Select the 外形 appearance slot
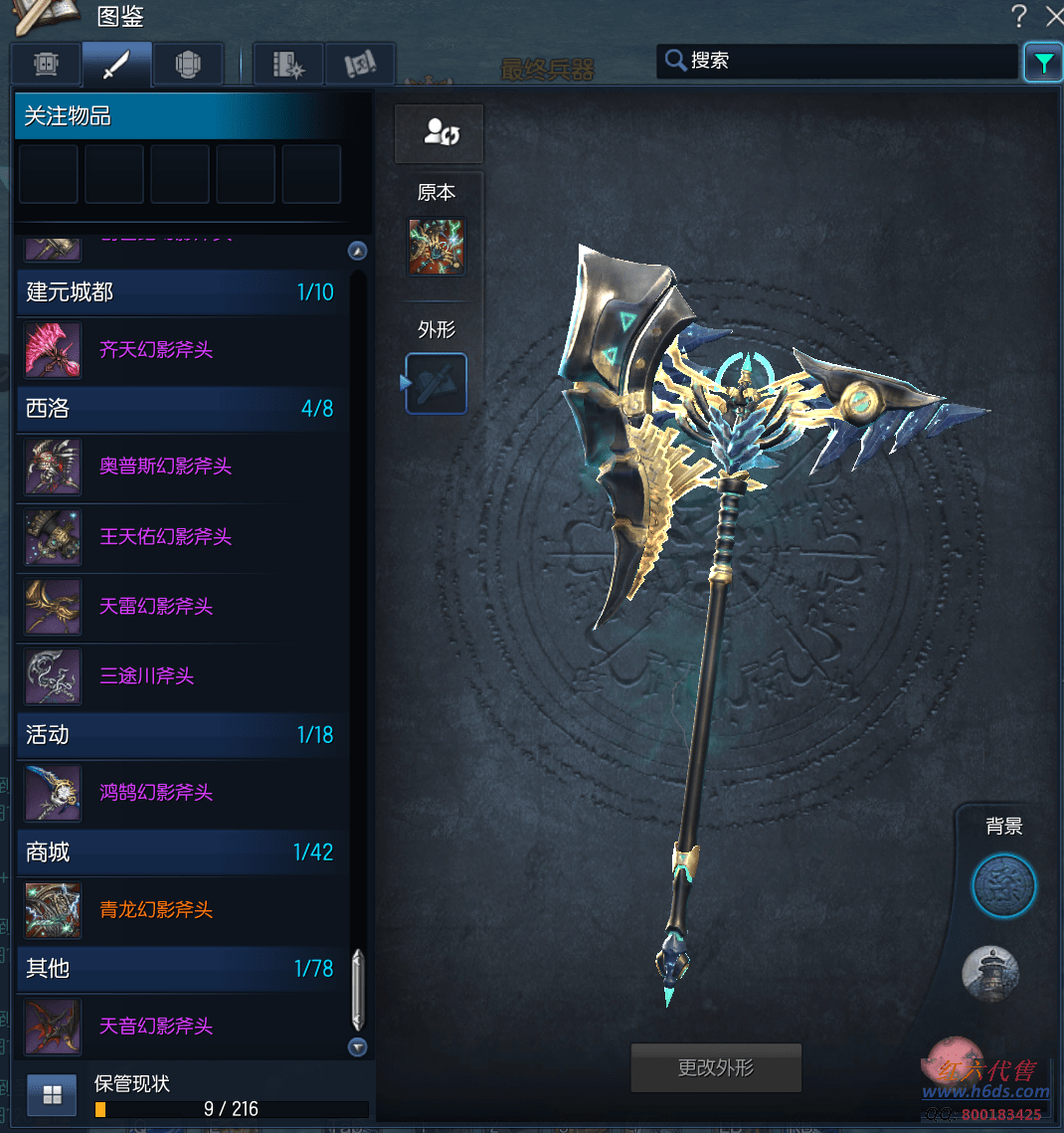This screenshot has height=1133, width=1064. (437, 383)
